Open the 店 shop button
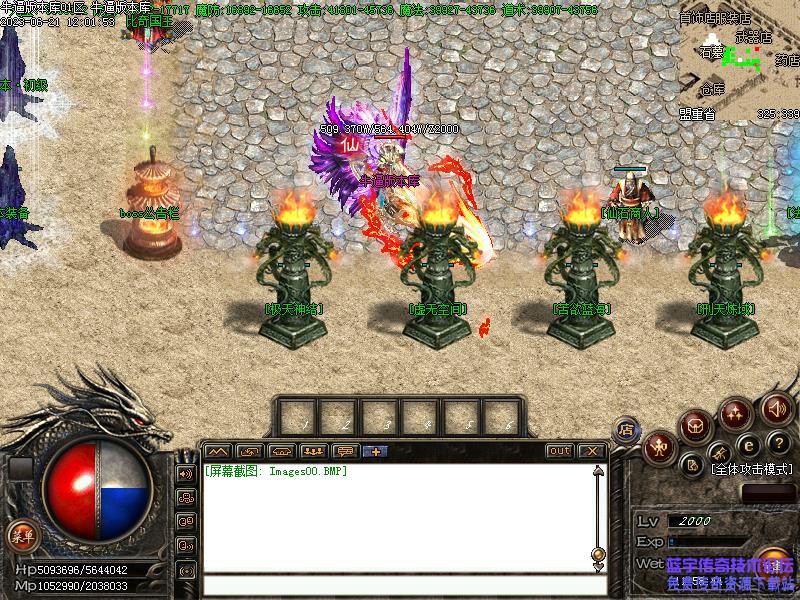This screenshot has width=800, height=600. [x=627, y=430]
